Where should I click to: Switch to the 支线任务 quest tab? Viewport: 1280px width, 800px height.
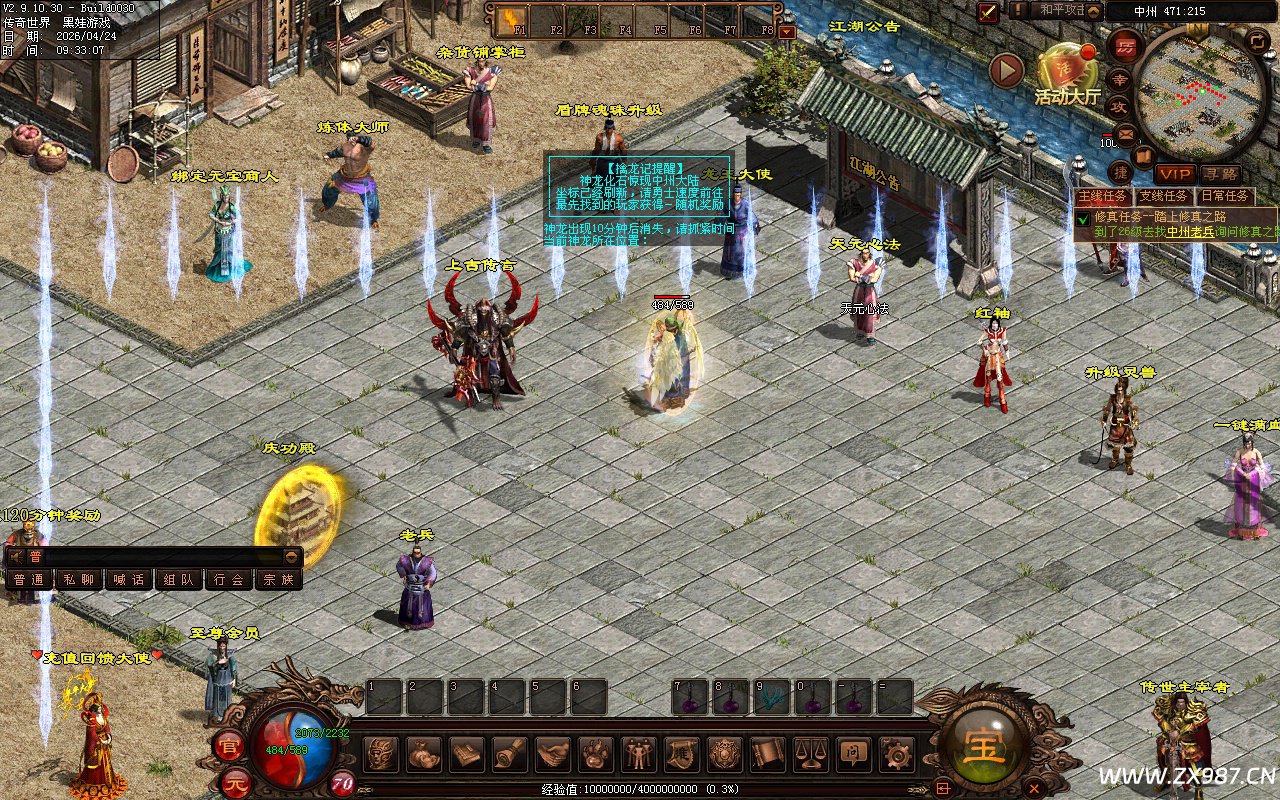pyautogui.click(x=1164, y=197)
